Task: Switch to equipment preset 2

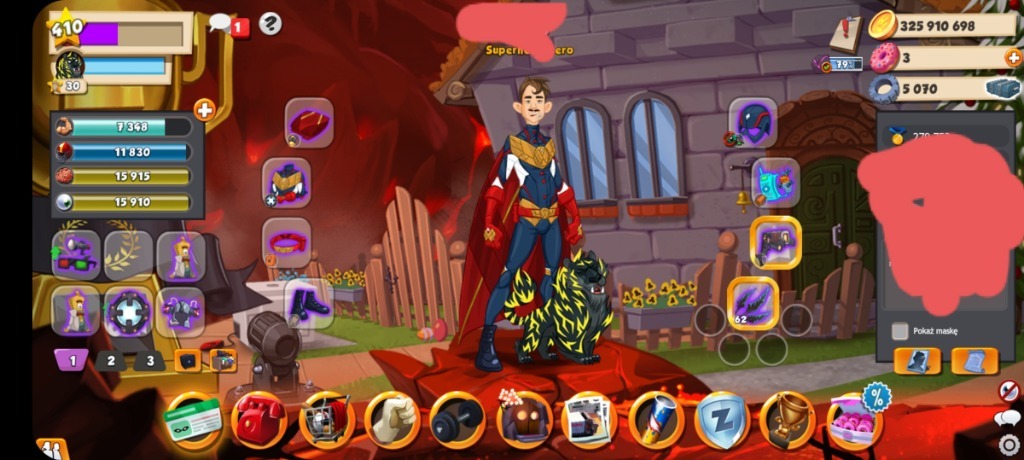Action: point(112,360)
